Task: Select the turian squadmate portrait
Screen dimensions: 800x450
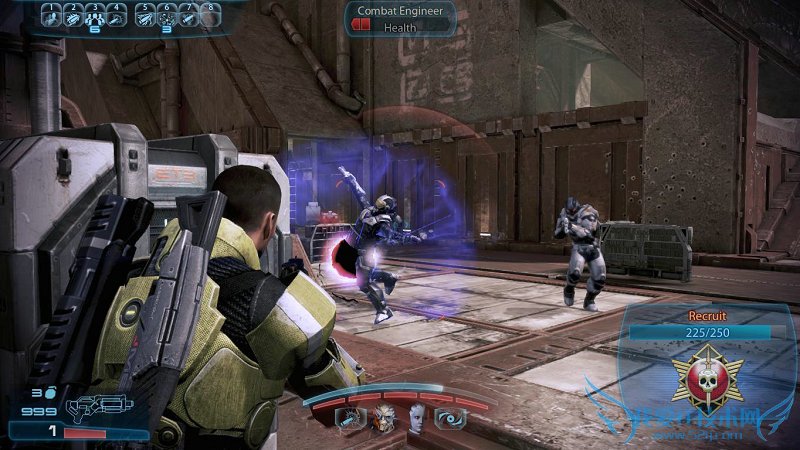Action: [x=384, y=419]
